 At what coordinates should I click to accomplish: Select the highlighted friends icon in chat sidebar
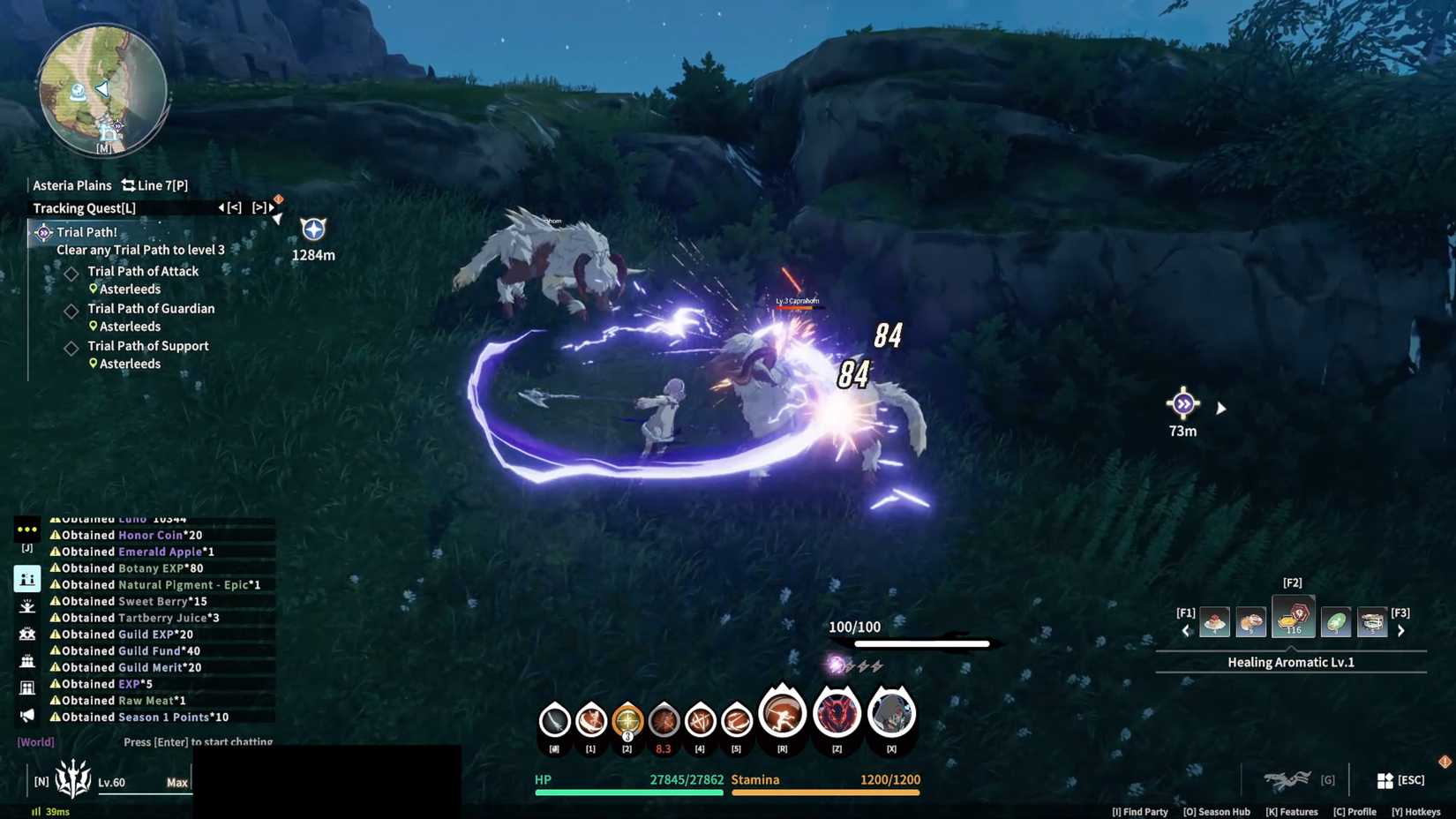27,579
